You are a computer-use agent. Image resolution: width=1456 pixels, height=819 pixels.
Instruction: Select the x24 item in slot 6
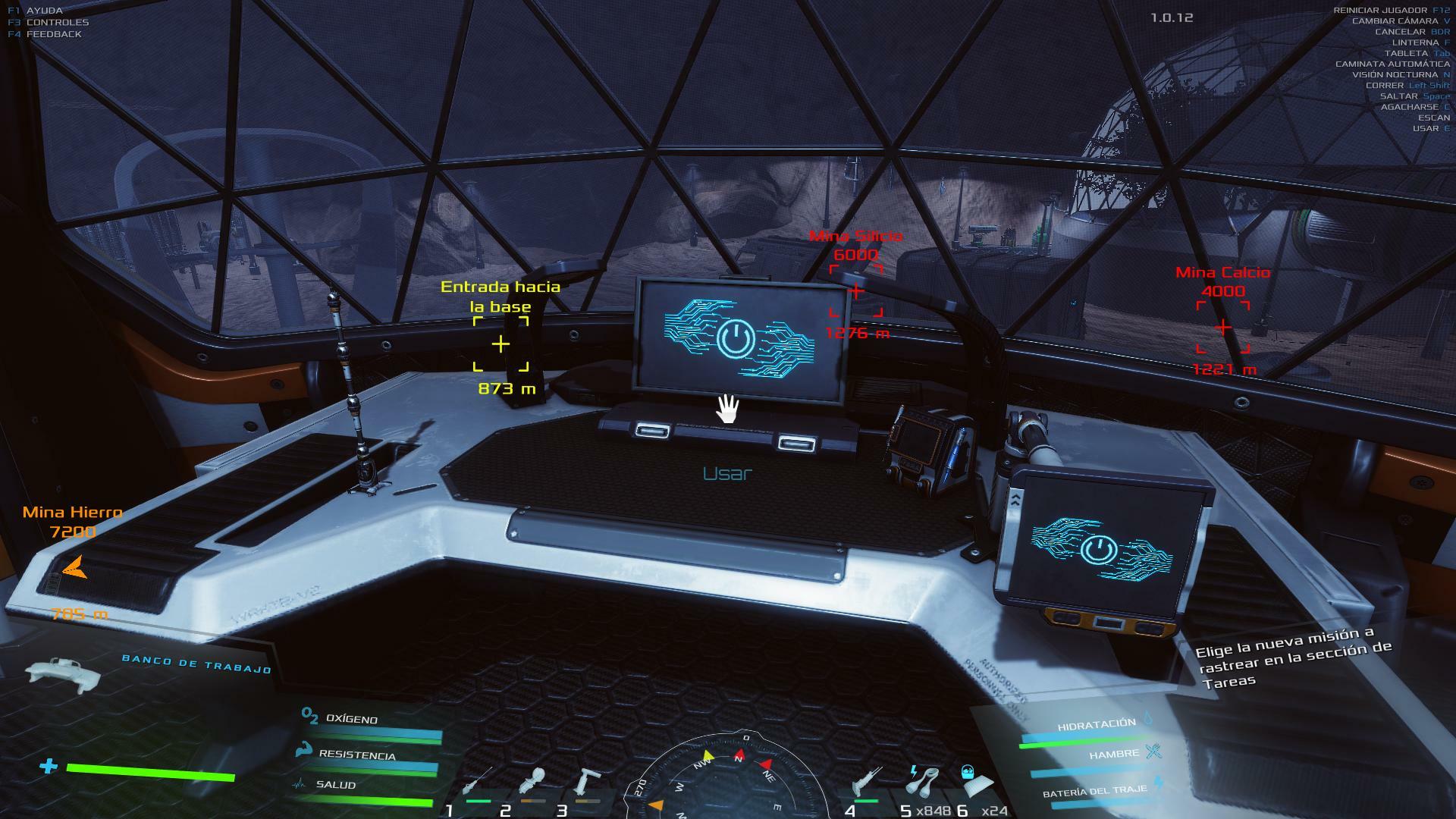974,783
